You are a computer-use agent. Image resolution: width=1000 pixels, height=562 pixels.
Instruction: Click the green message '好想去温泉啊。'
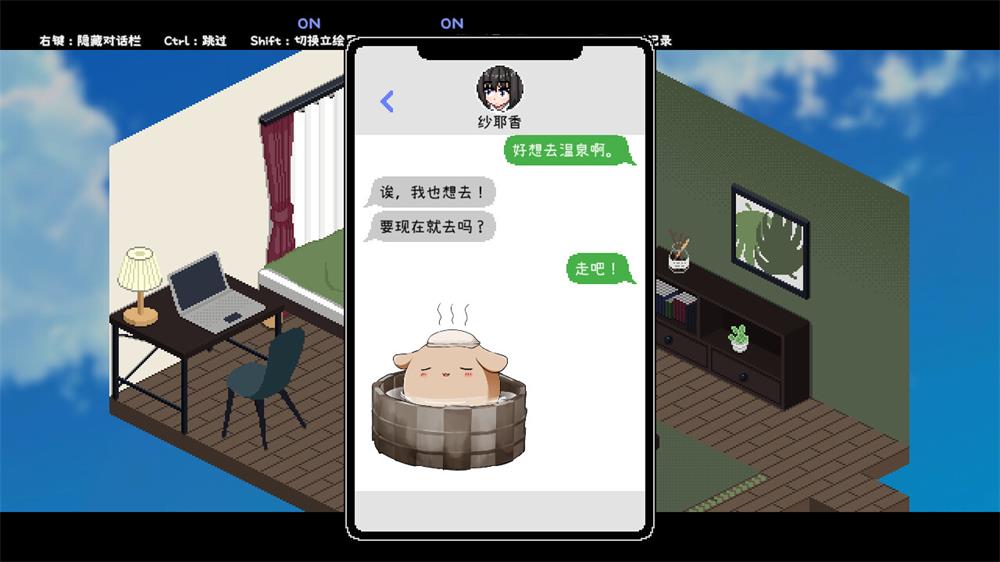click(x=568, y=151)
